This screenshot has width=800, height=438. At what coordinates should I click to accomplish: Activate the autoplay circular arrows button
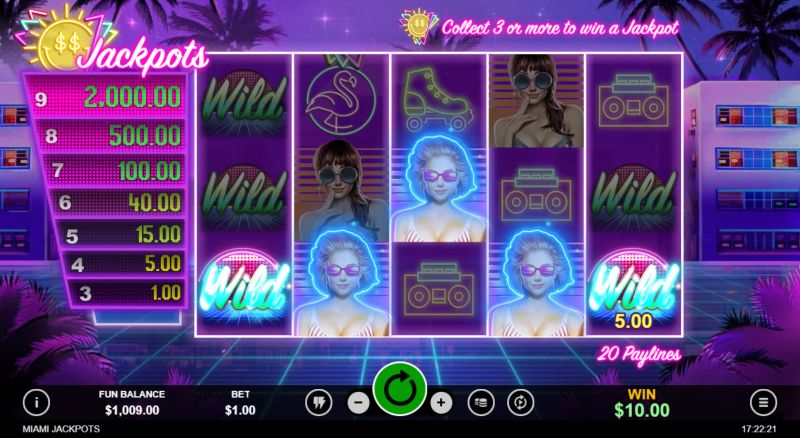click(x=520, y=402)
